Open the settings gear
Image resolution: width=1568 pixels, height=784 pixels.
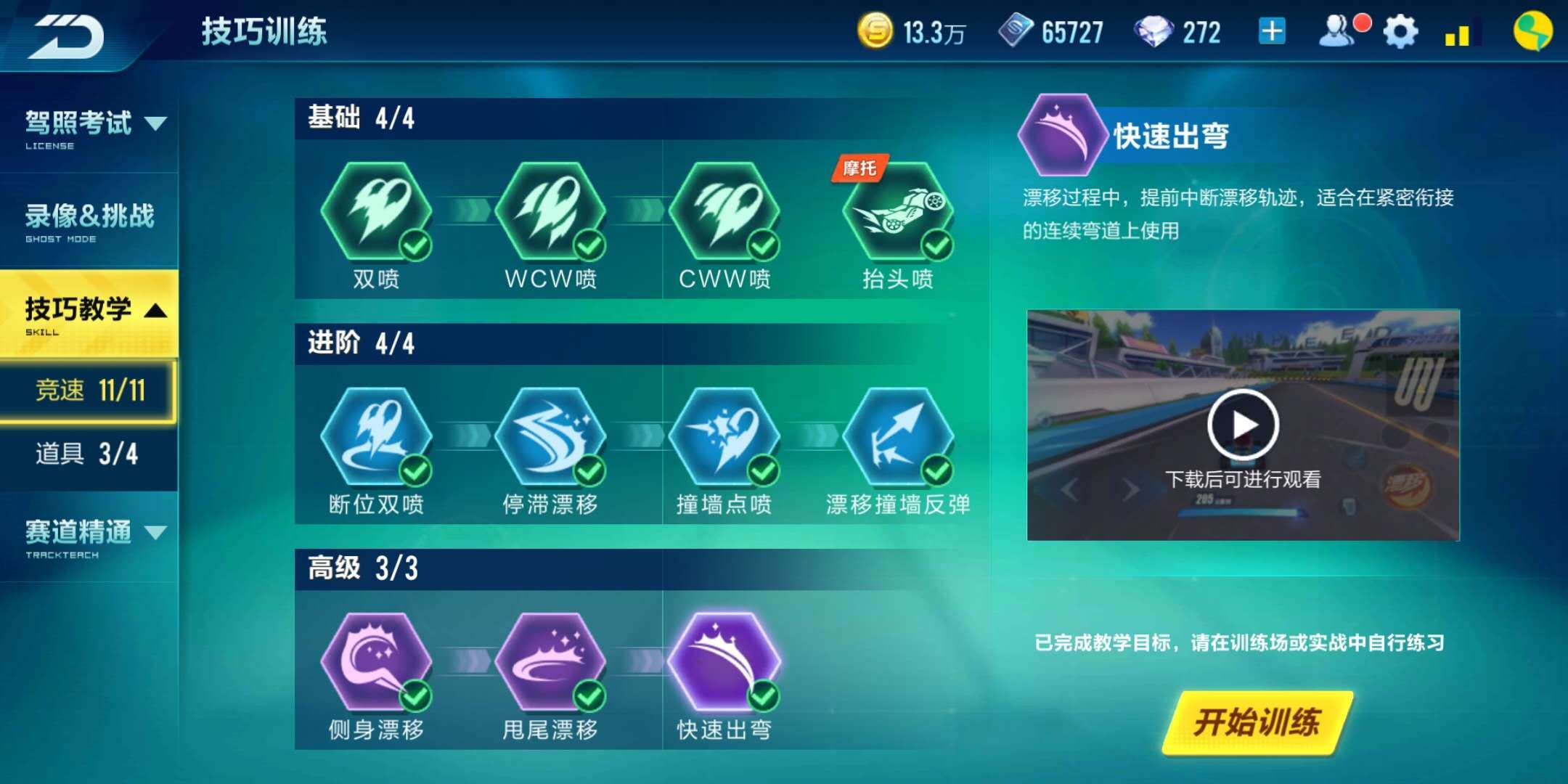click(x=1400, y=30)
